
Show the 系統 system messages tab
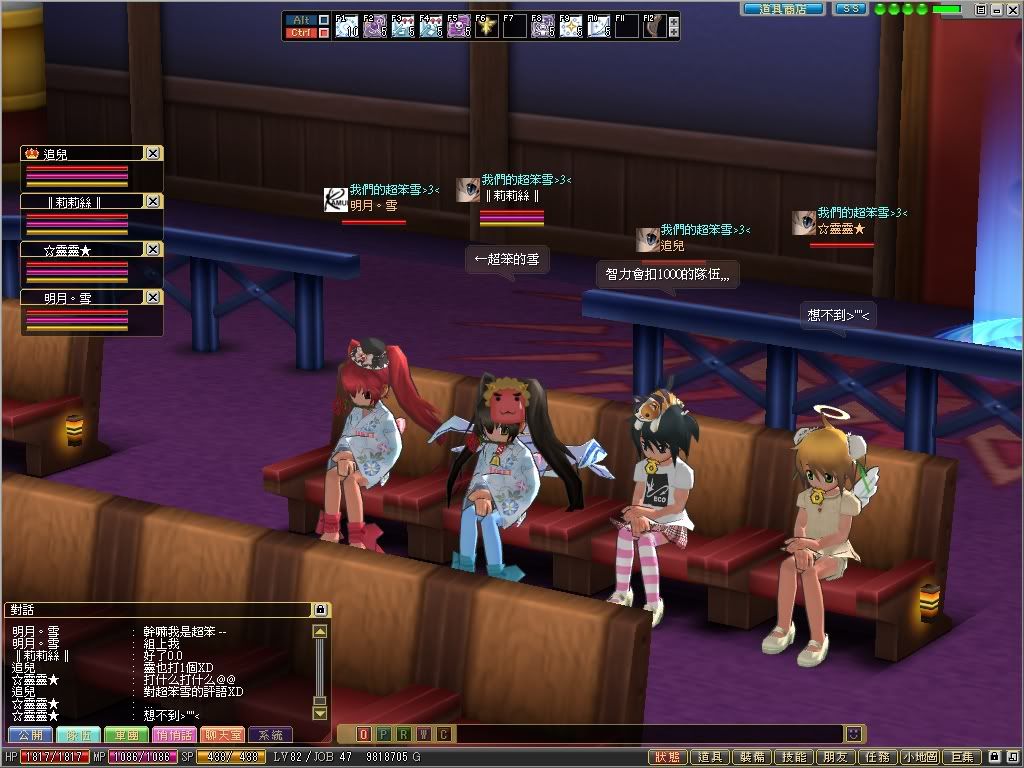click(270, 735)
